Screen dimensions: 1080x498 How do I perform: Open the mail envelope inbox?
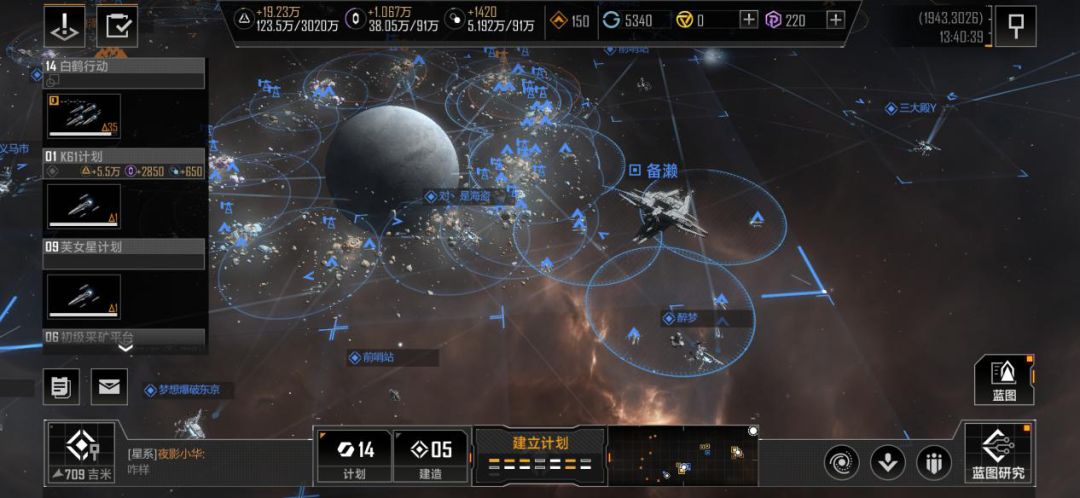pos(110,386)
